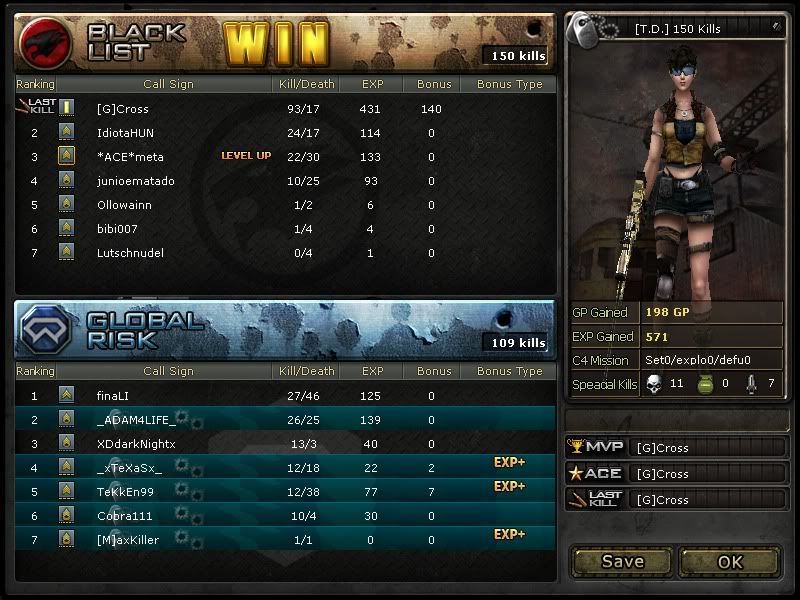This screenshot has width=800, height=600.
Task: Select XDdarkNightx player row
Action: click(136, 444)
